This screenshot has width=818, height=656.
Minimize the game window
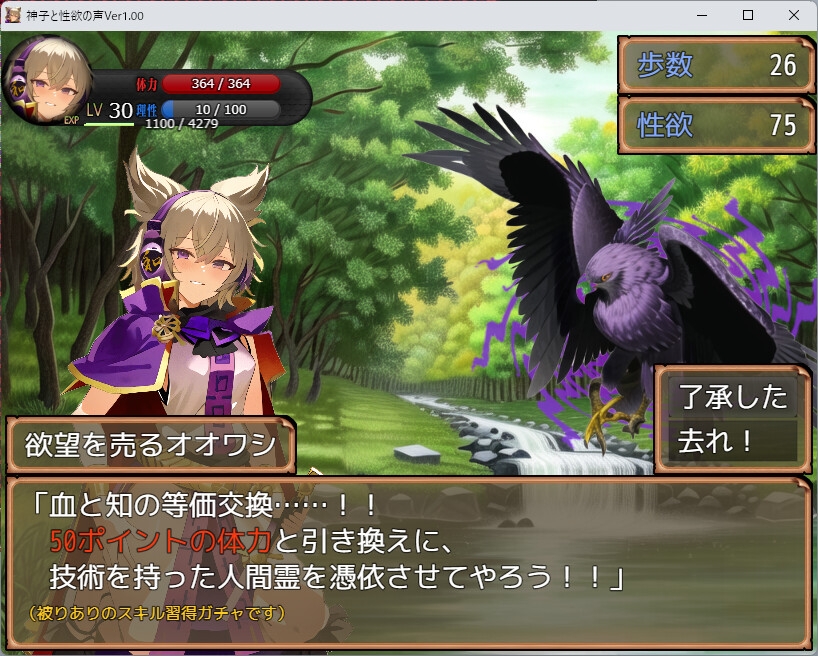point(701,15)
